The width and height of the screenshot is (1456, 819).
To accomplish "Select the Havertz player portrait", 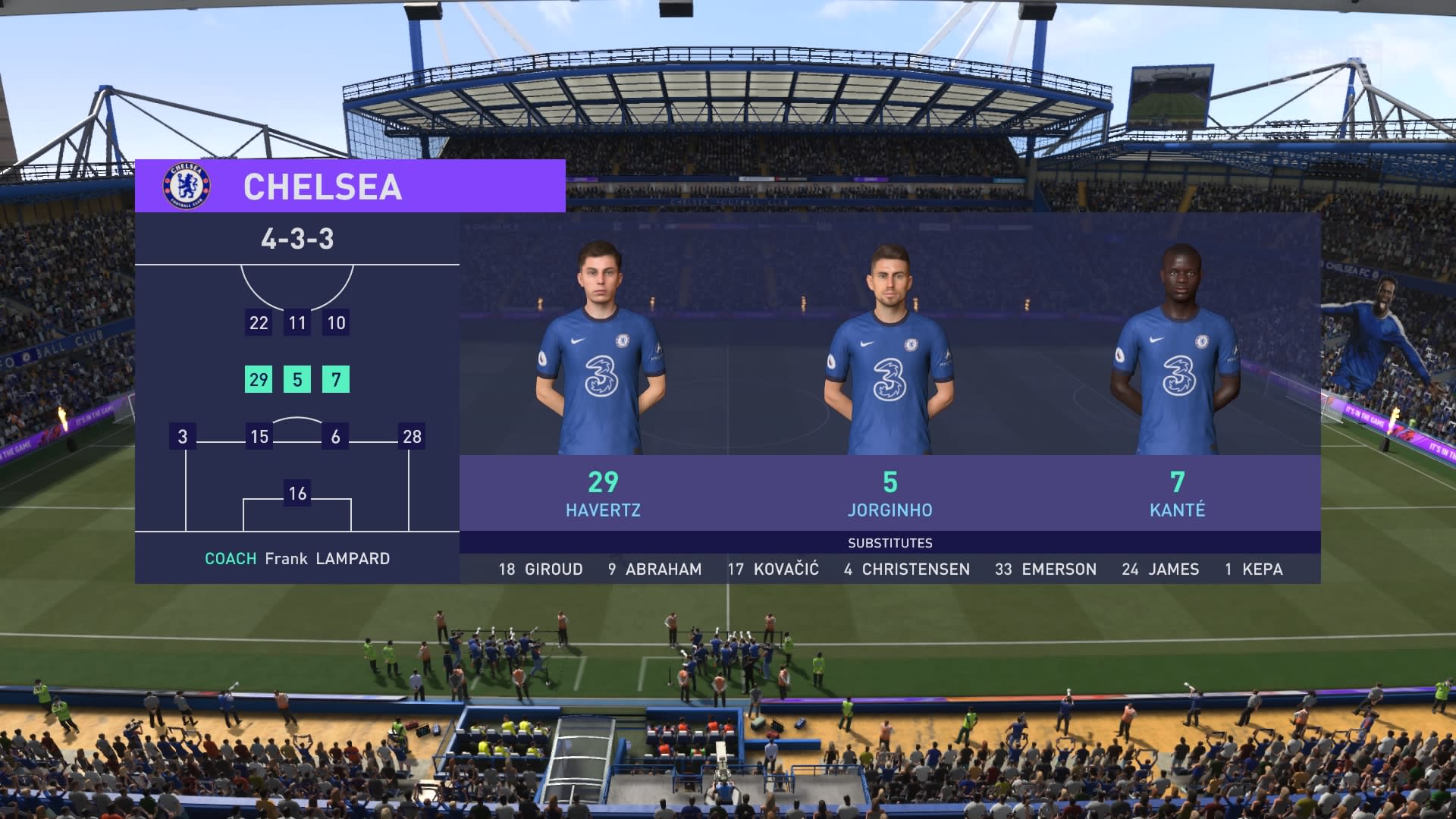I will pyautogui.click(x=602, y=349).
